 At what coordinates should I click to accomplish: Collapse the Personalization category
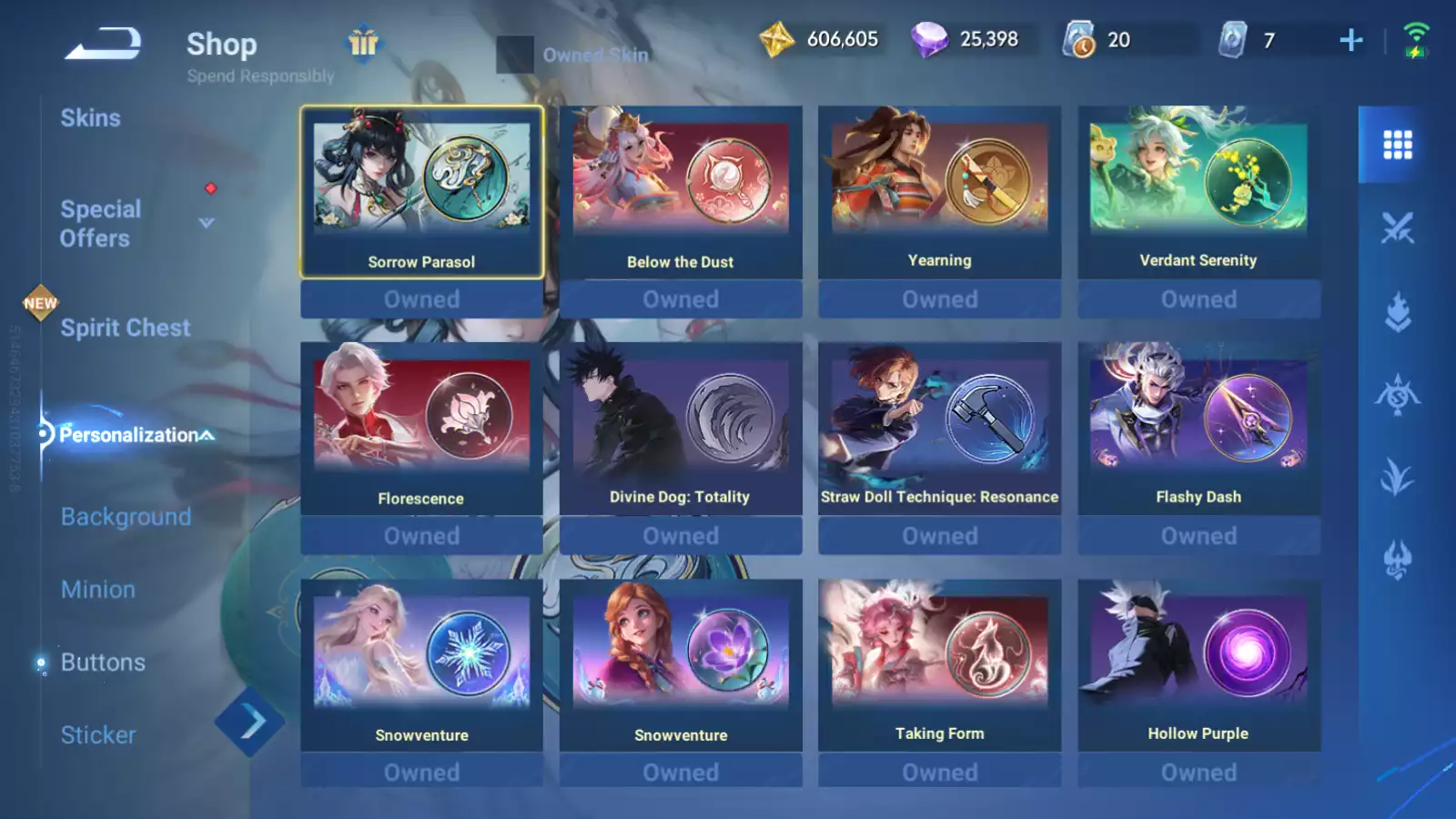pos(207,435)
